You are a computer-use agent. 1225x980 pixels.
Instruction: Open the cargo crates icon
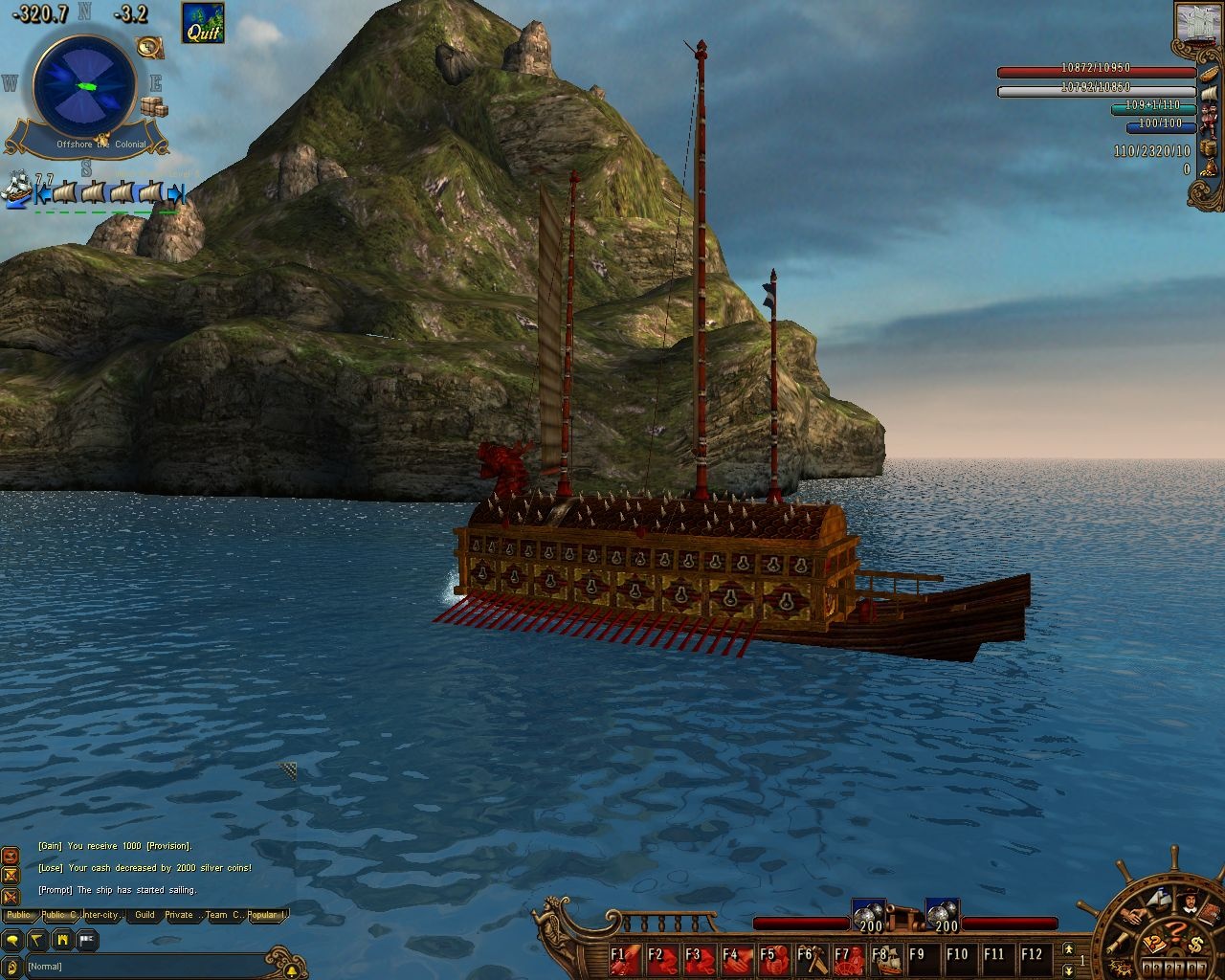[154, 107]
